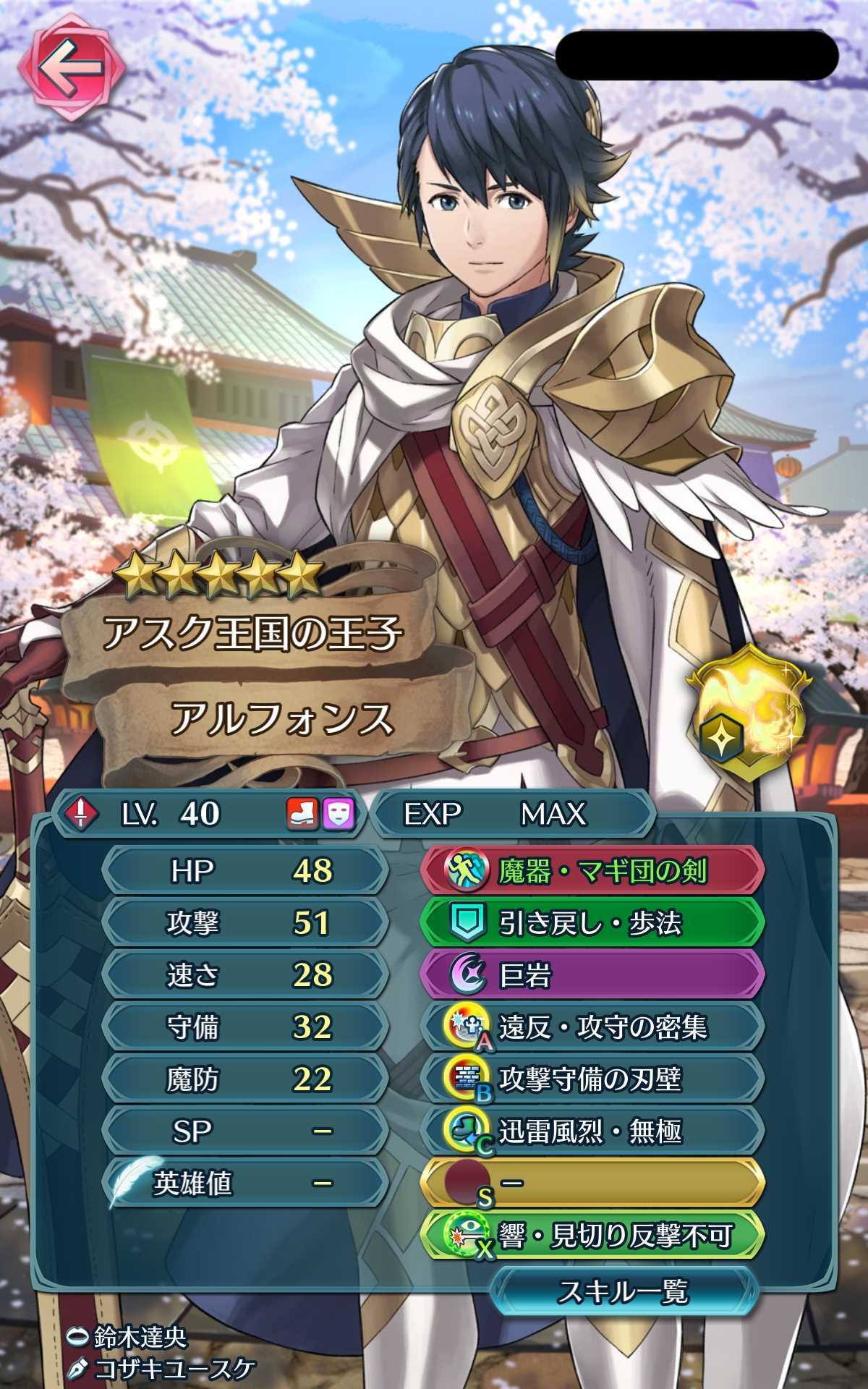Select the special skill 巨岩
The height and width of the screenshot is (1389, 868).
(592, 975)
